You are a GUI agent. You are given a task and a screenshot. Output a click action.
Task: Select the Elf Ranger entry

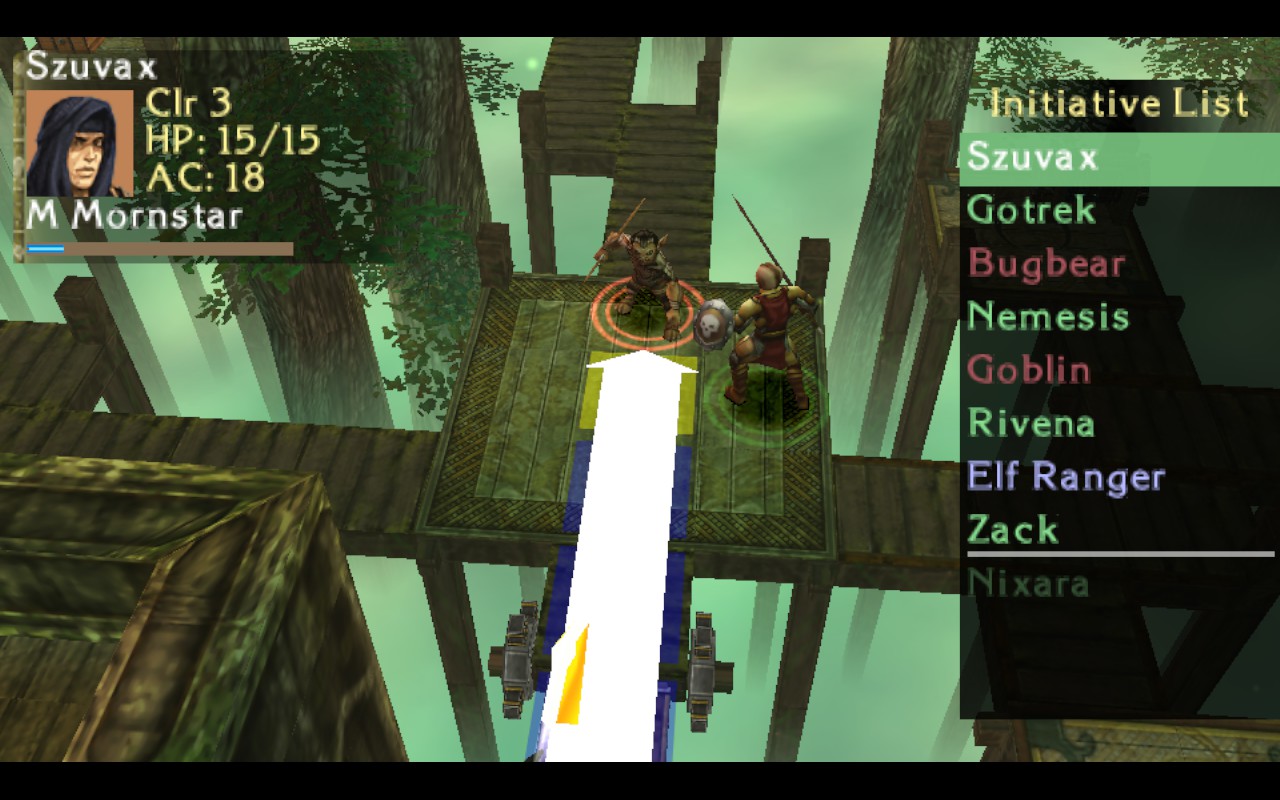pyautogui.click(x=1065, y=477)
